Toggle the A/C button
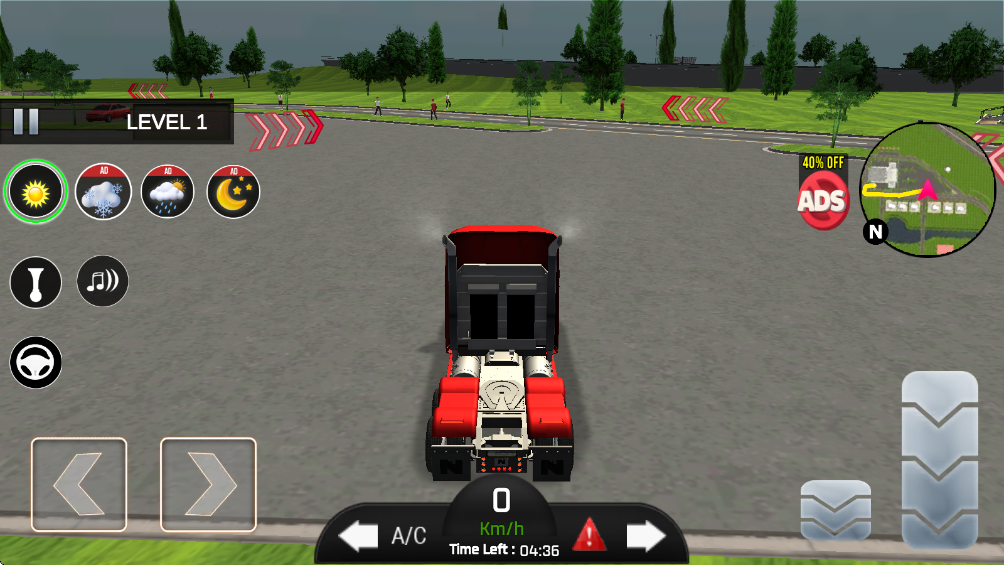This screenshot has width=1004, height=565. (x=408, y=536)
